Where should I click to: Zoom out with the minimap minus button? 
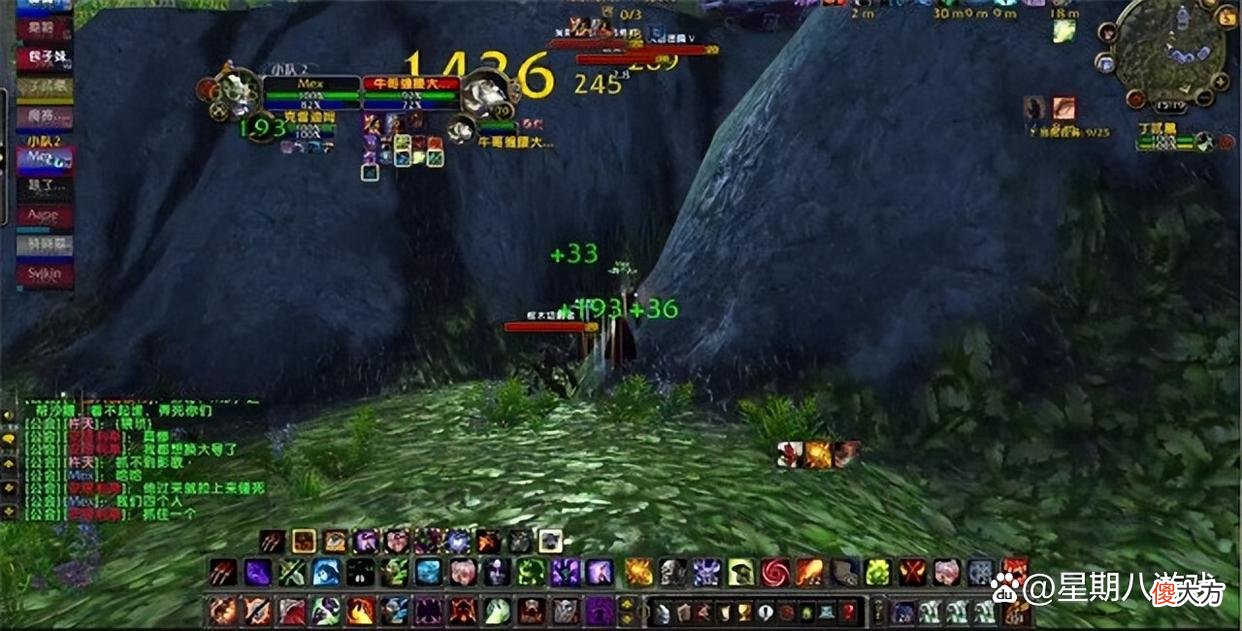coord(1206,97)
